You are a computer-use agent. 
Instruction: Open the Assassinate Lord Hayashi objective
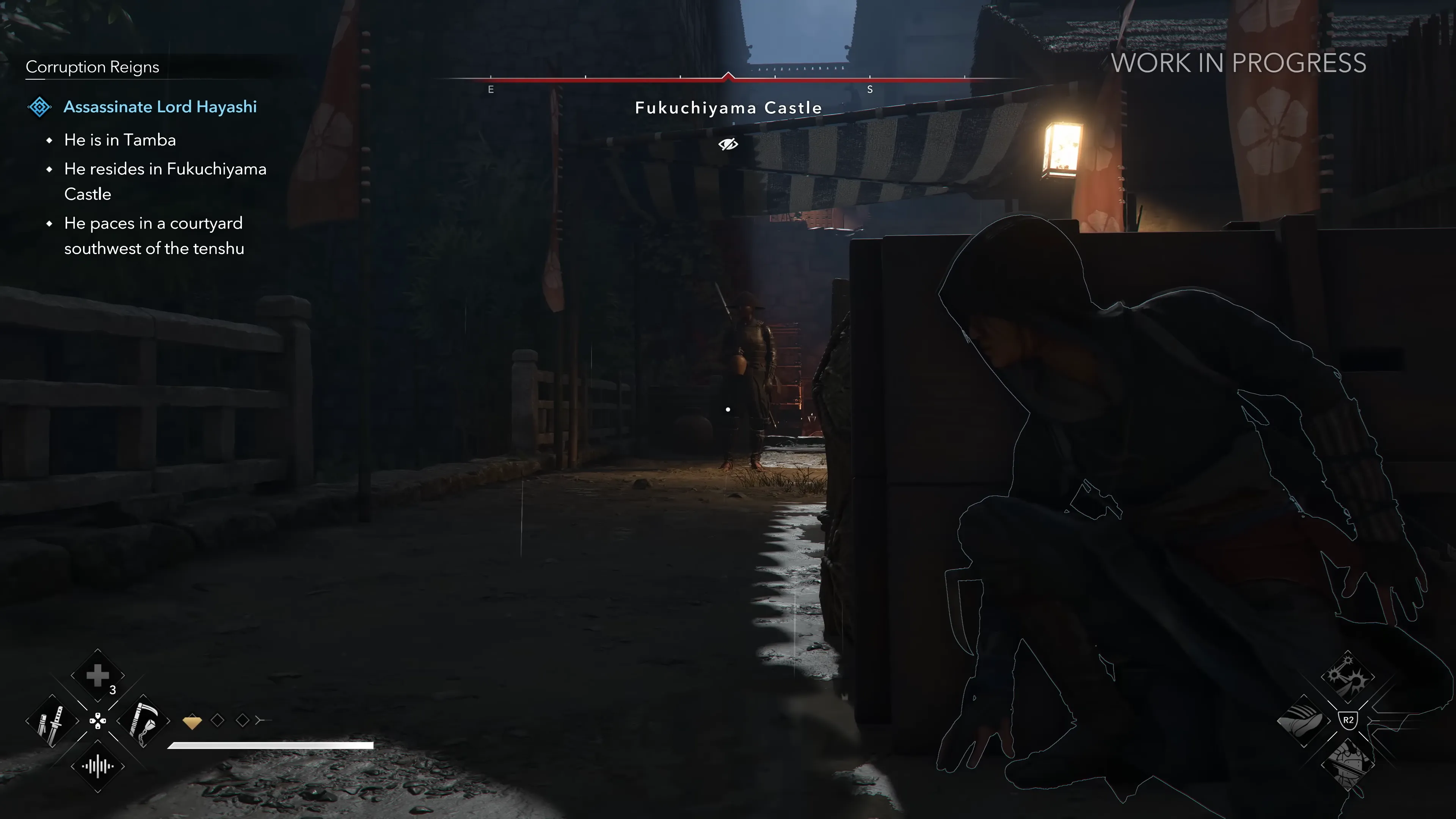(160, 107)
